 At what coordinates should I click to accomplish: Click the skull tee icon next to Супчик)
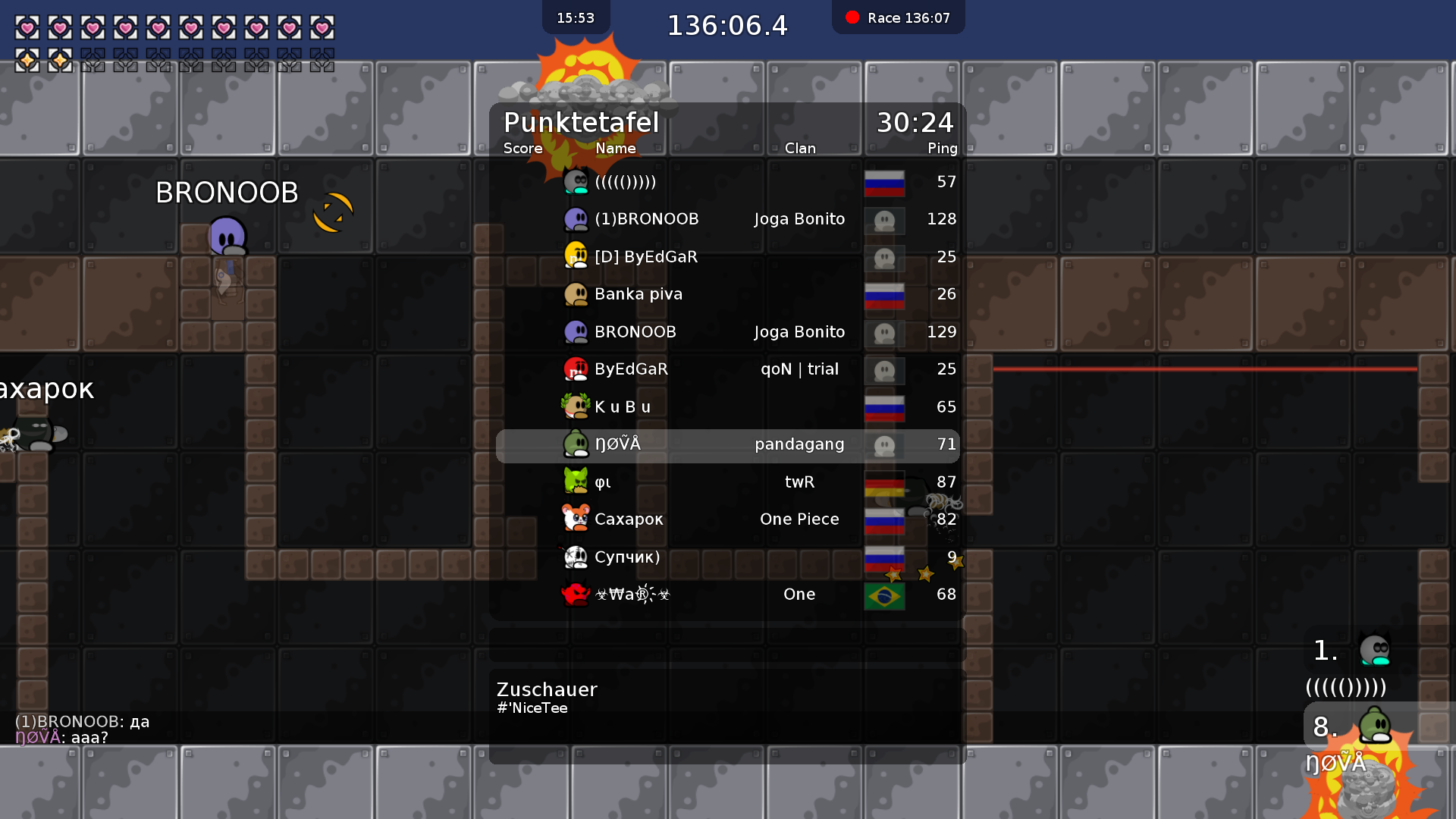pyautogui.click(x=577, y=557)
